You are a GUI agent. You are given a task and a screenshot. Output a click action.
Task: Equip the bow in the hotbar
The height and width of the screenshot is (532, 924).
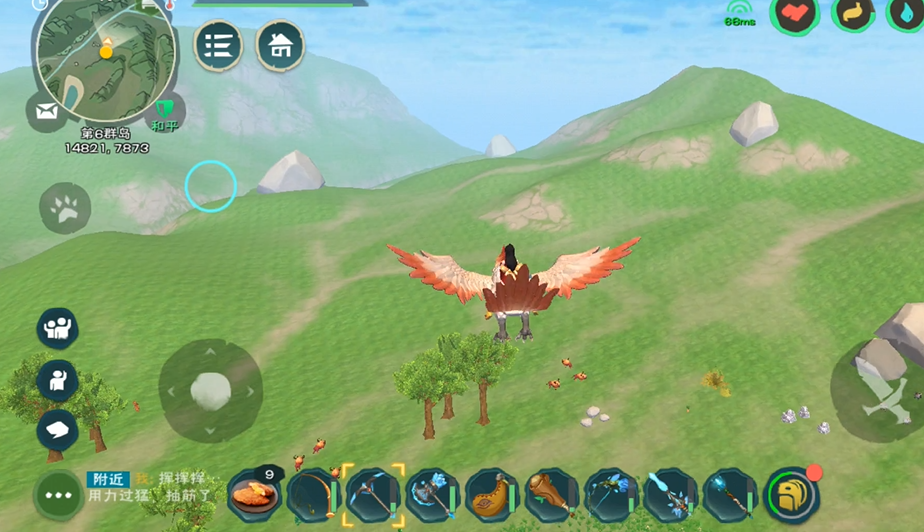[313, 494]
